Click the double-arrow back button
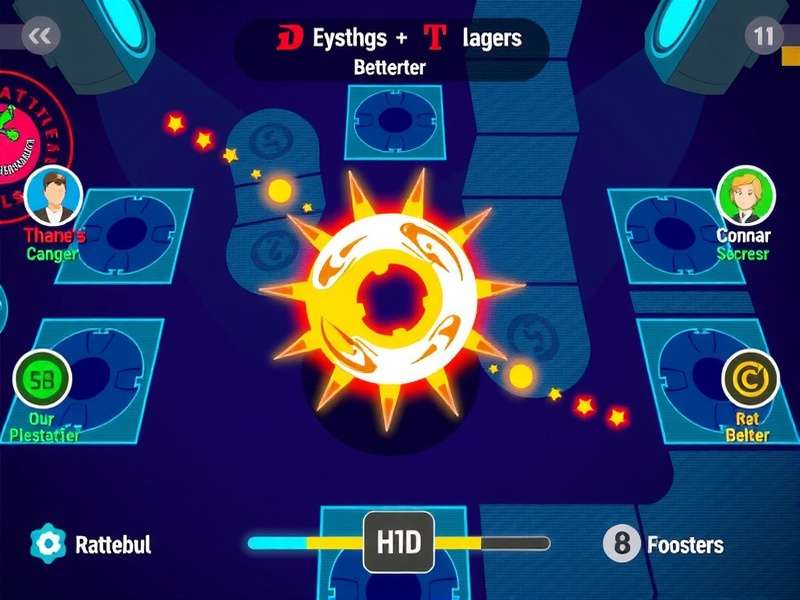This screenshot has height=600, width=800. click(40, 36)
